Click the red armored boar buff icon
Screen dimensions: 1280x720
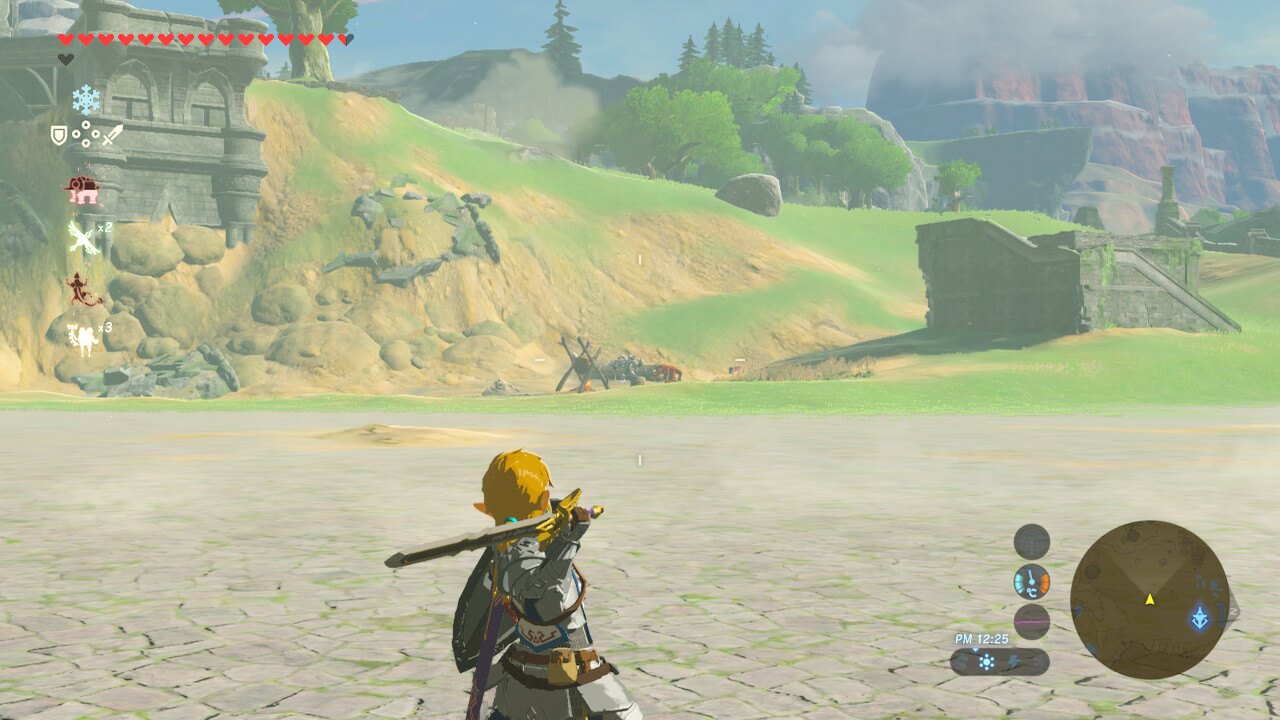(81, 189)
